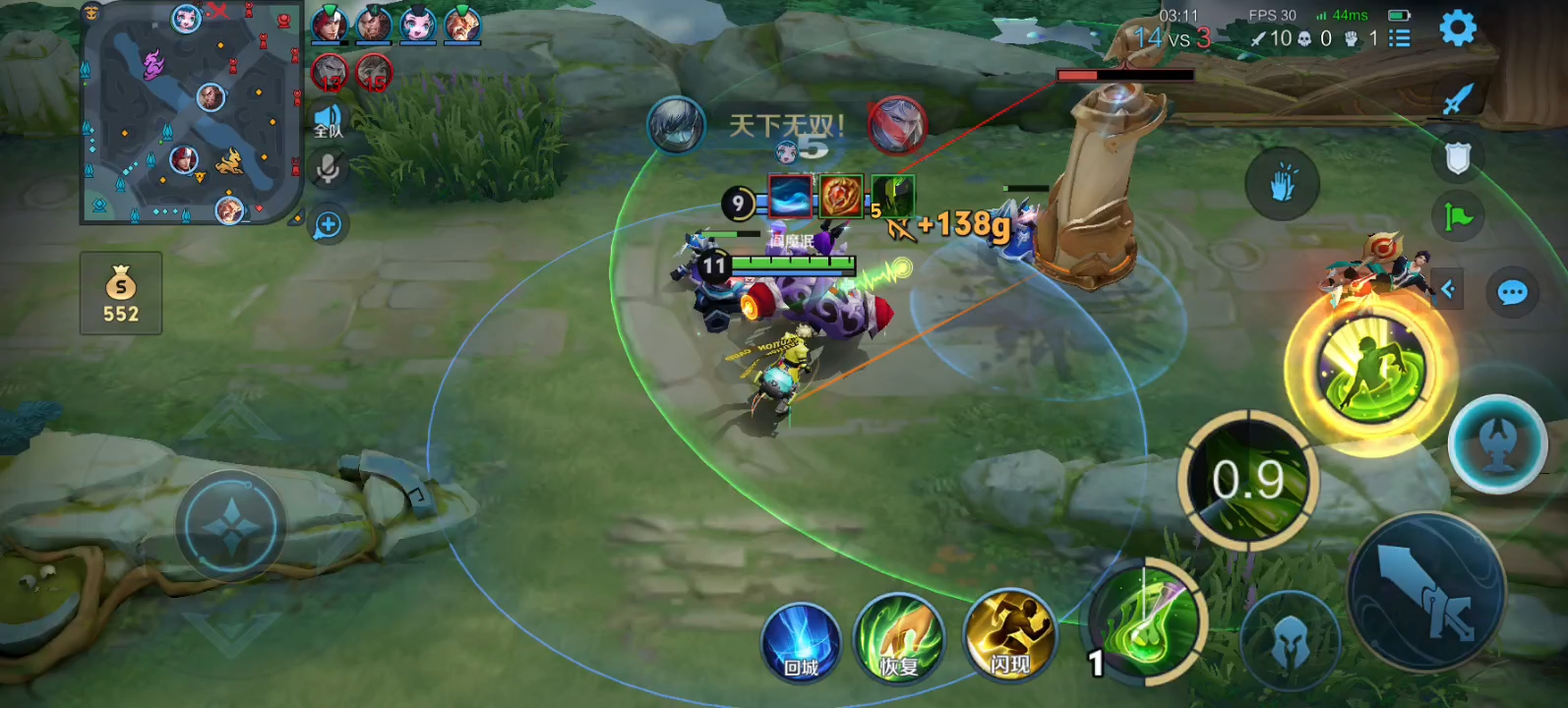Screen dimensions: 1568x708
Task: Open the minimap
Action: 192,113
